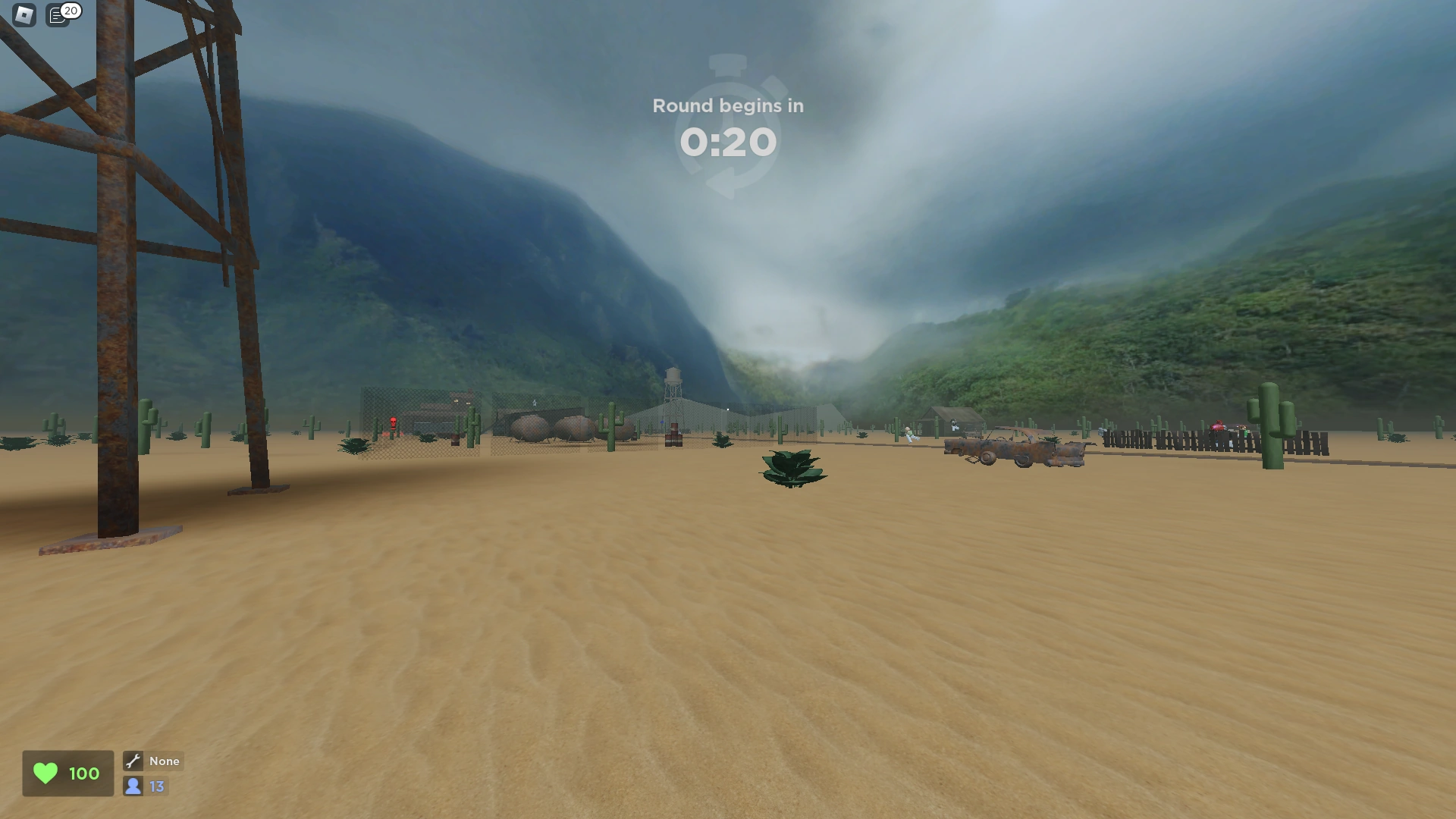Expand the health display panel
Viewport: 1456px width, 819px height.
pos(67,773)
